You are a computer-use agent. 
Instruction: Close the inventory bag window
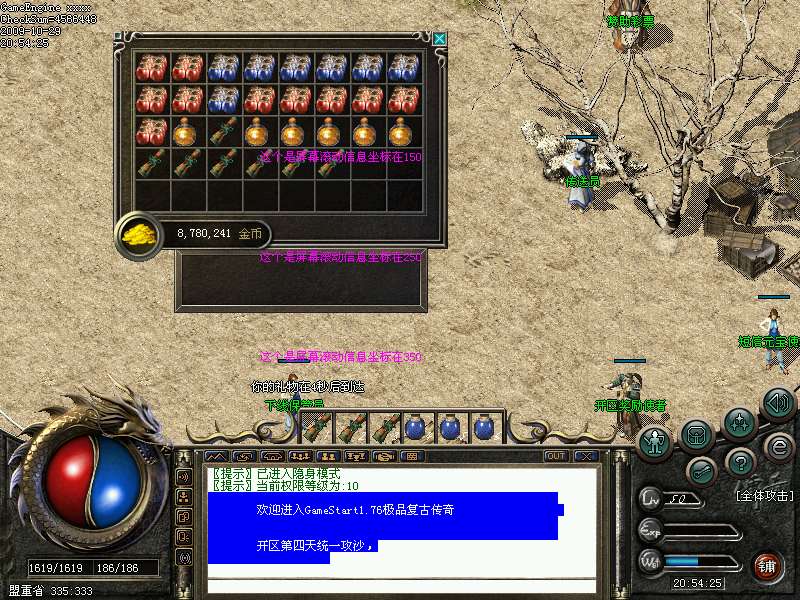tap(439, 39)
